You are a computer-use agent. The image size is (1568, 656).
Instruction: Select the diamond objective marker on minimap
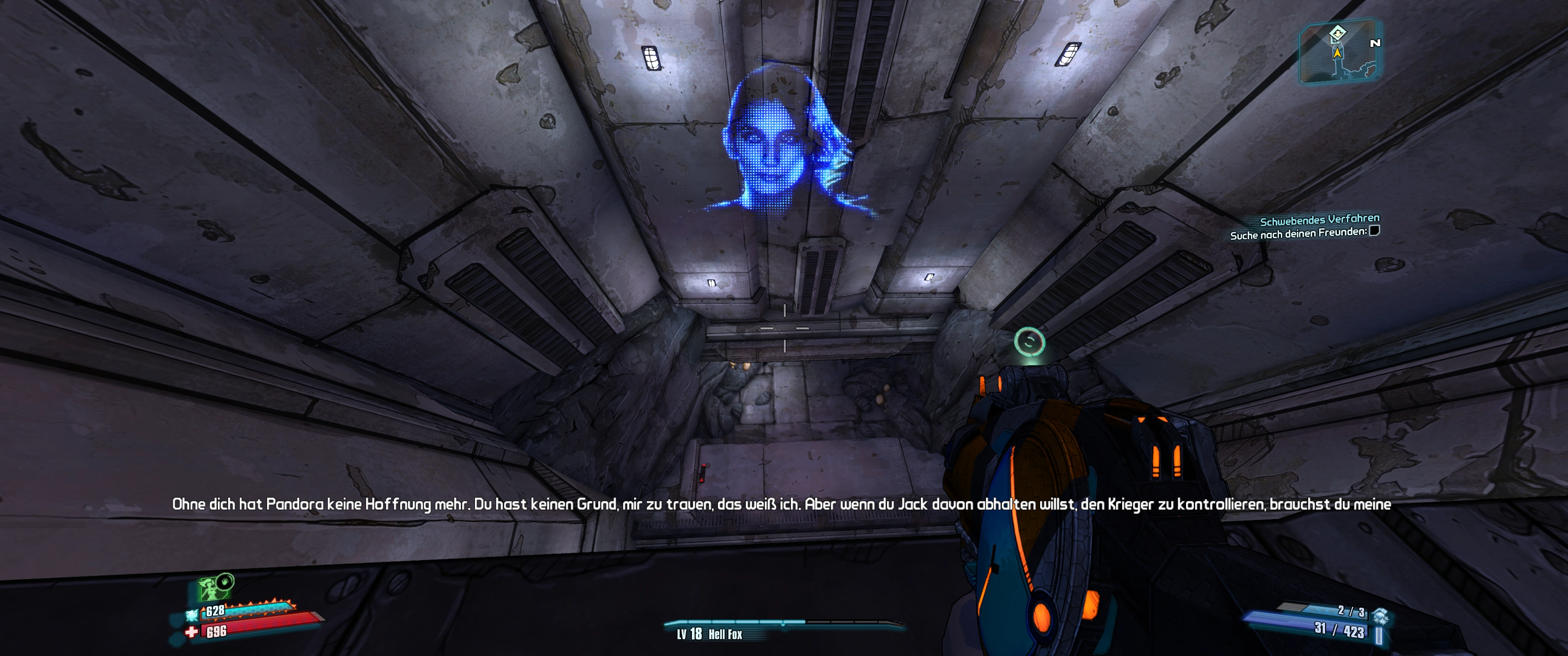tap(1337, 33)
